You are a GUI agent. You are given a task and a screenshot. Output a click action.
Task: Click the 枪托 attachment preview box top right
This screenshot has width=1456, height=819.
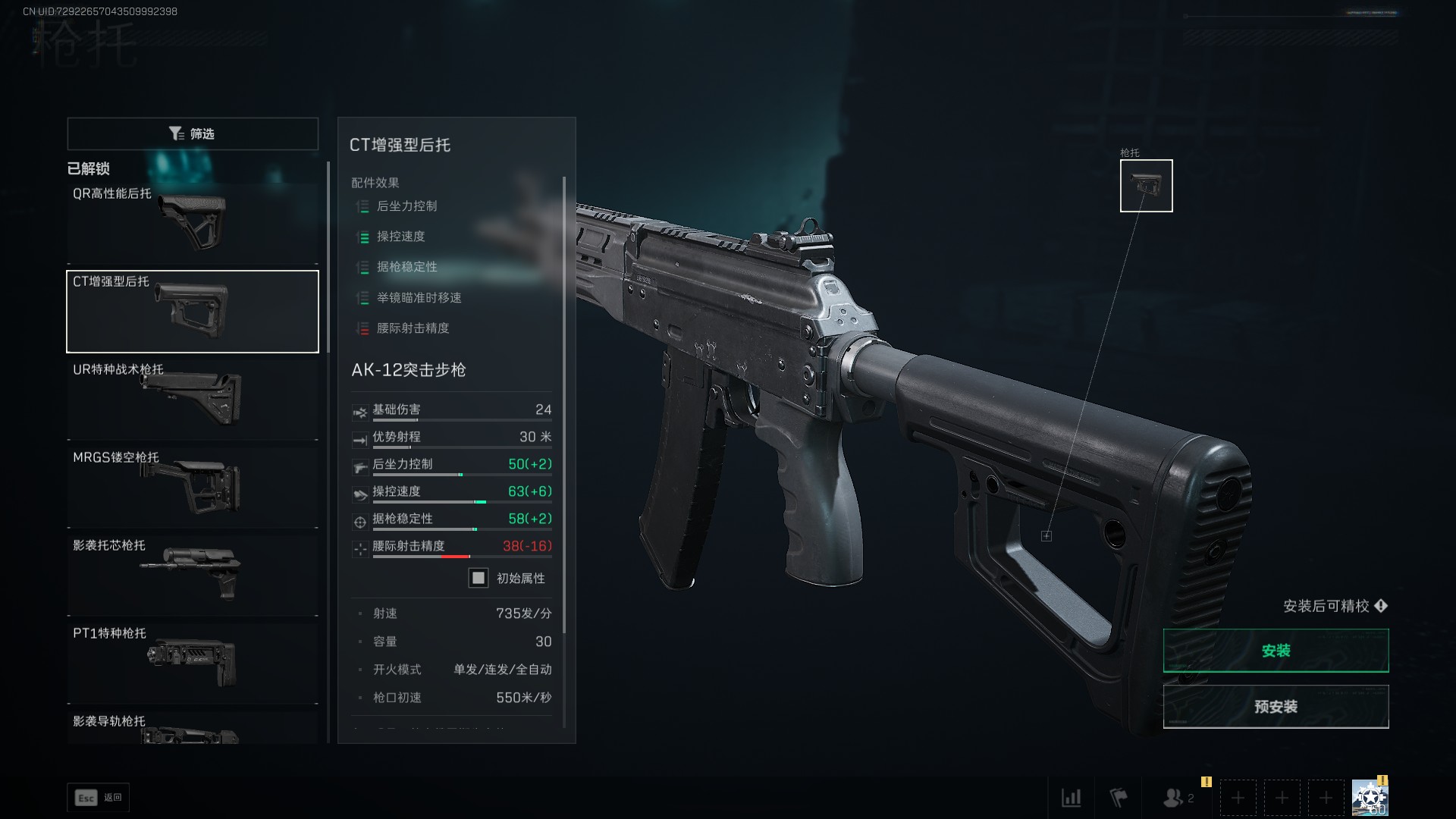(x=1145, y=185)
